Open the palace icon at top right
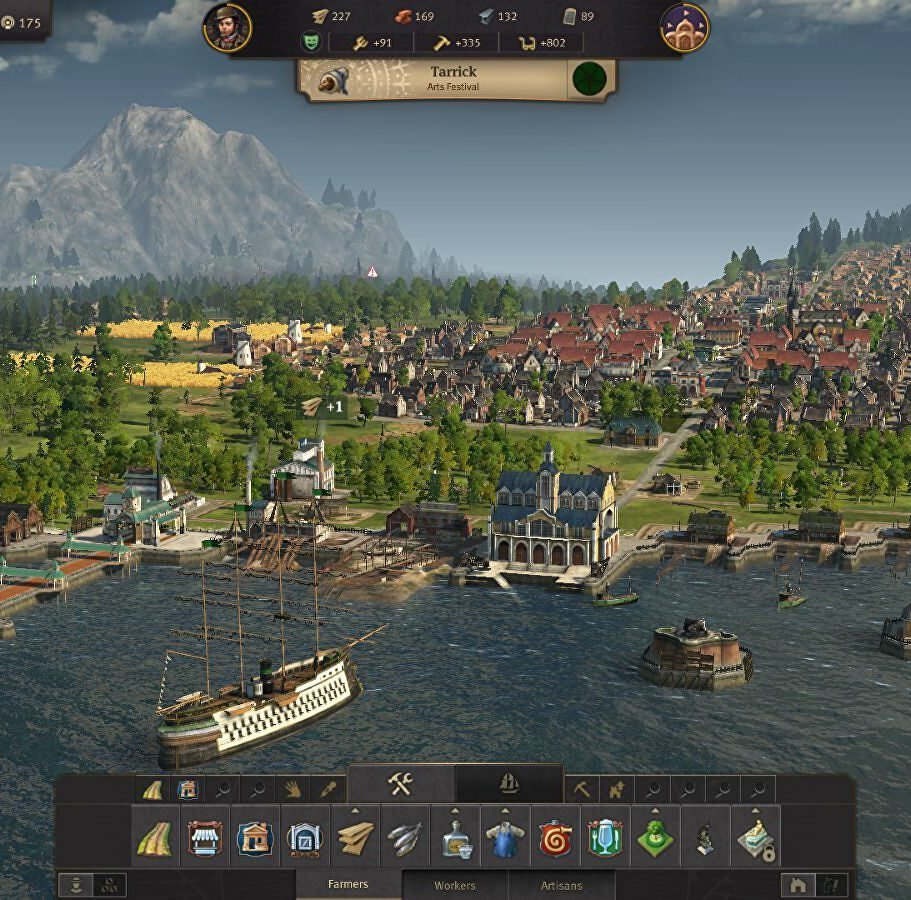The width and height of the screenshot is (911, 900). click(x=685, y=27)
